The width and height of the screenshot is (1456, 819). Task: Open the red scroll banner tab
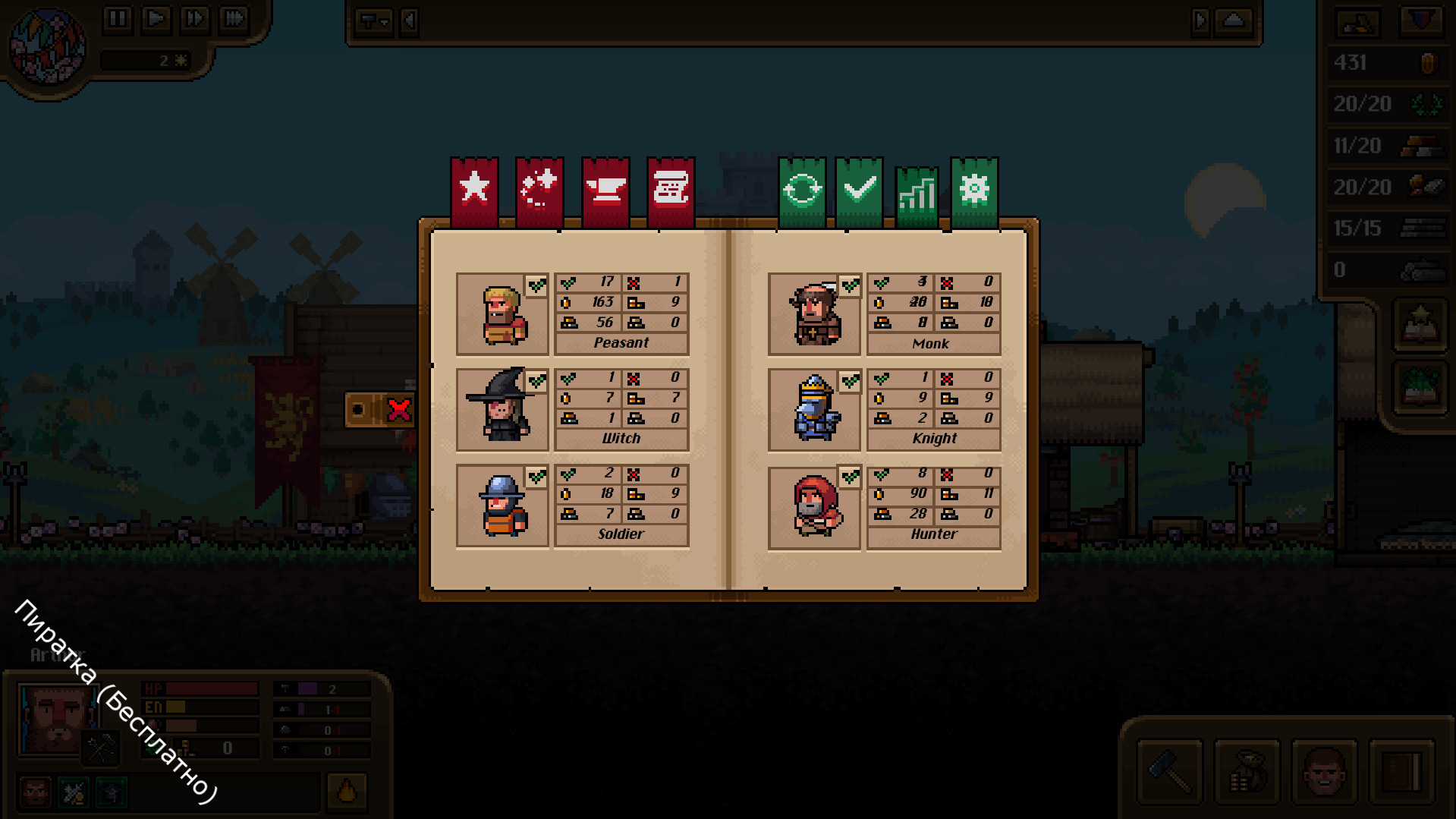(x=671, y=190)
